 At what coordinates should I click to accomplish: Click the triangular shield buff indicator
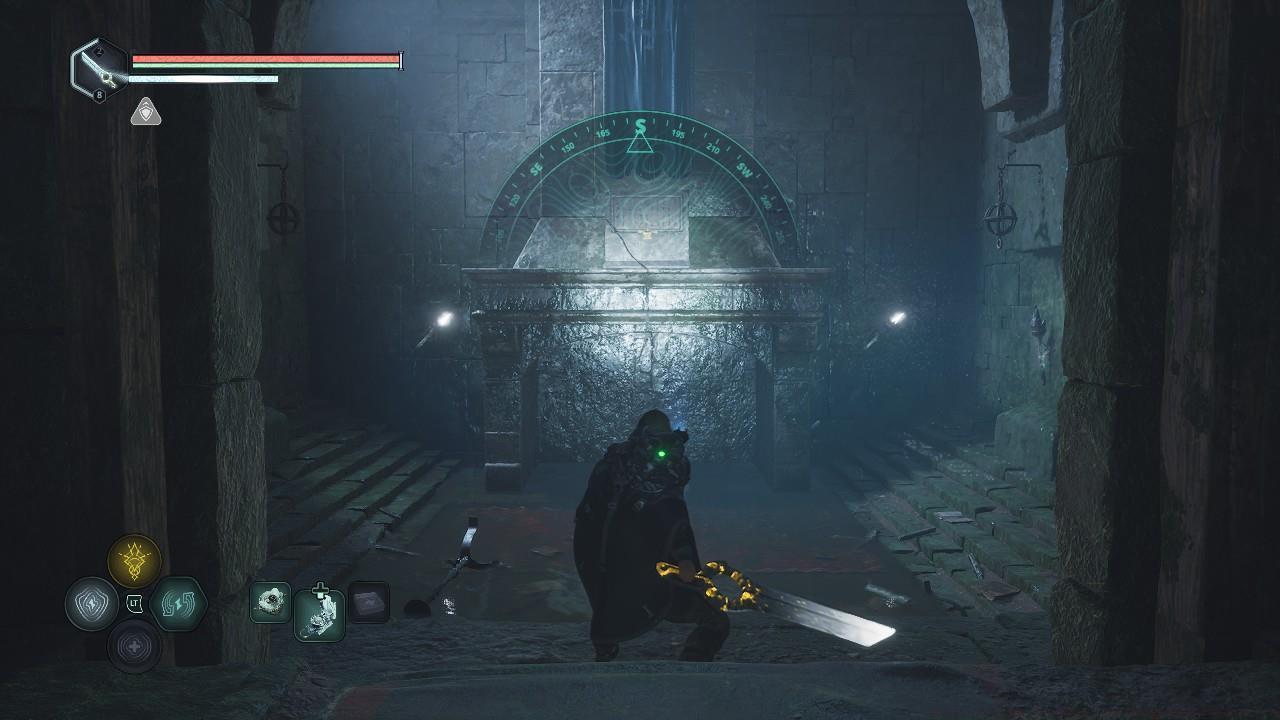[146, 112]
